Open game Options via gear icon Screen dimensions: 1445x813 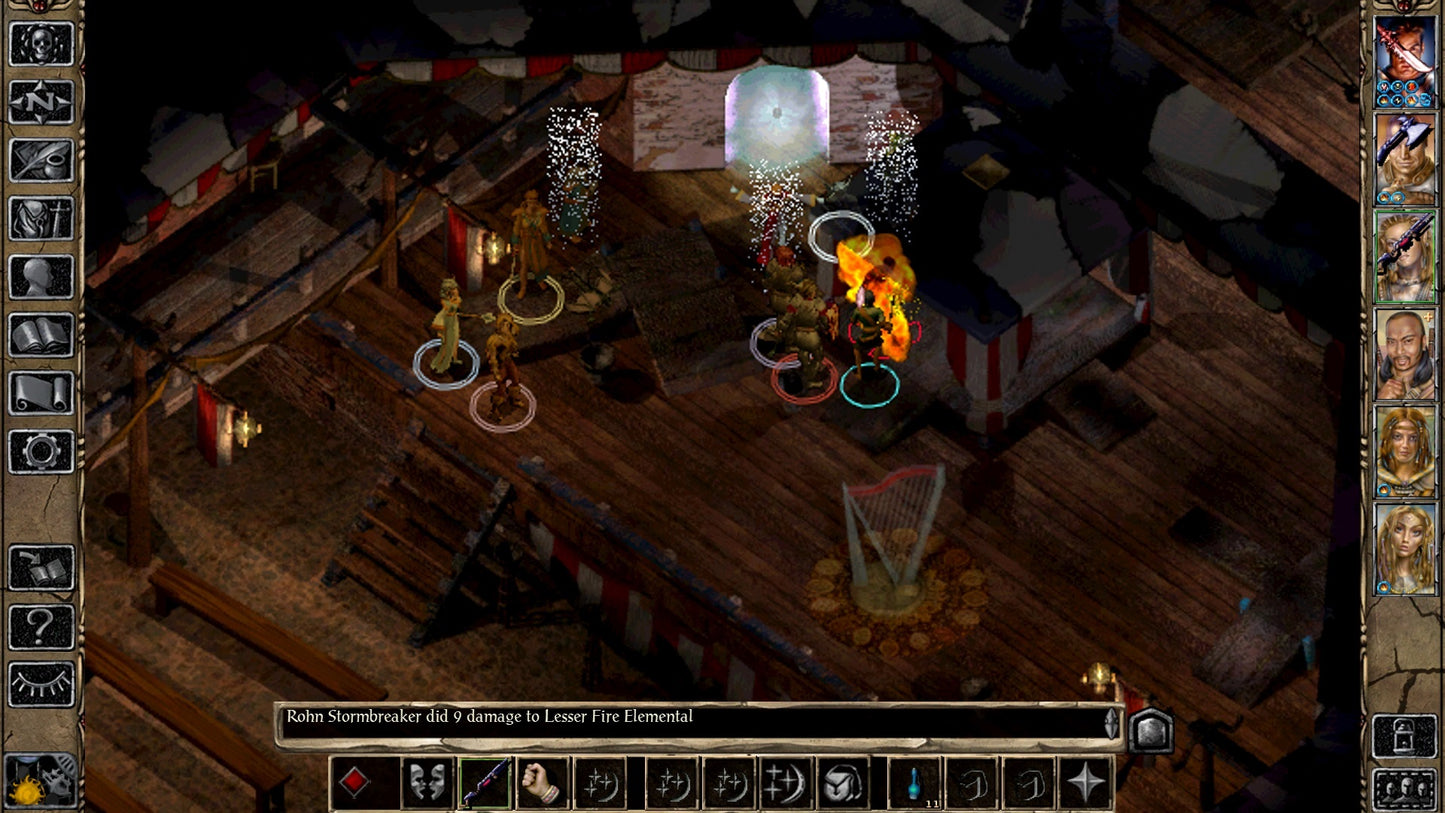coord(42,451)
